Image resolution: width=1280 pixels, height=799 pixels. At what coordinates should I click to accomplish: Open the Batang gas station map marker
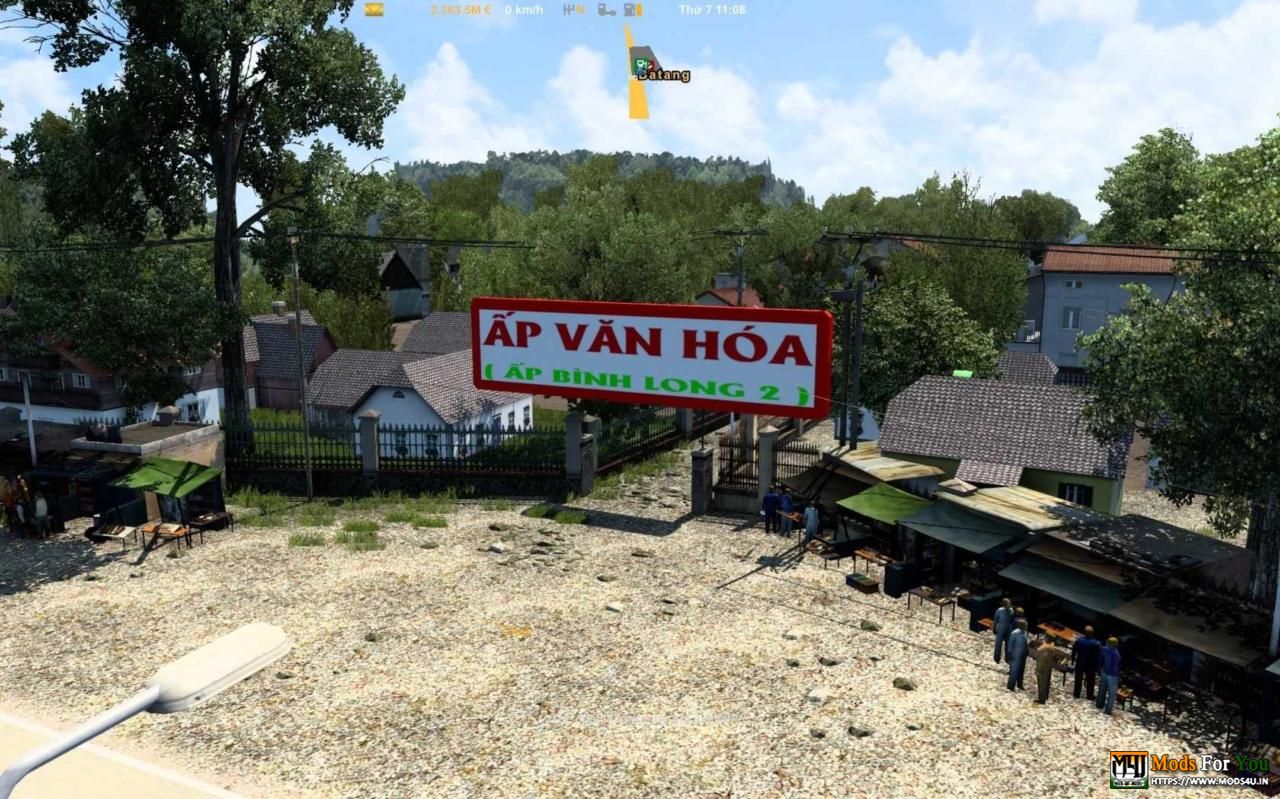click(x=645, y=58)
